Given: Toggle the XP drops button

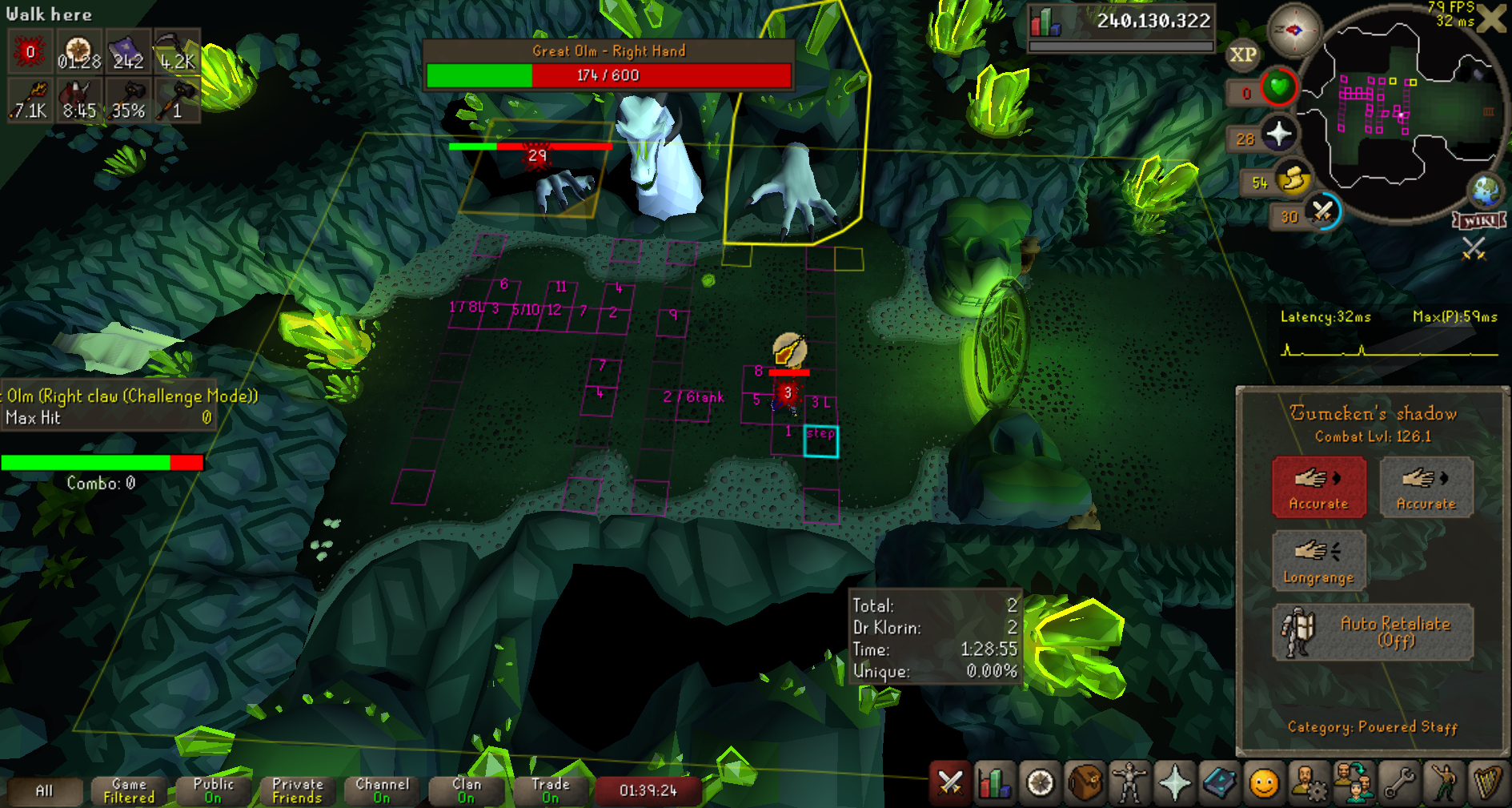Looking at the screenshot, I should tap(1242, 54).
